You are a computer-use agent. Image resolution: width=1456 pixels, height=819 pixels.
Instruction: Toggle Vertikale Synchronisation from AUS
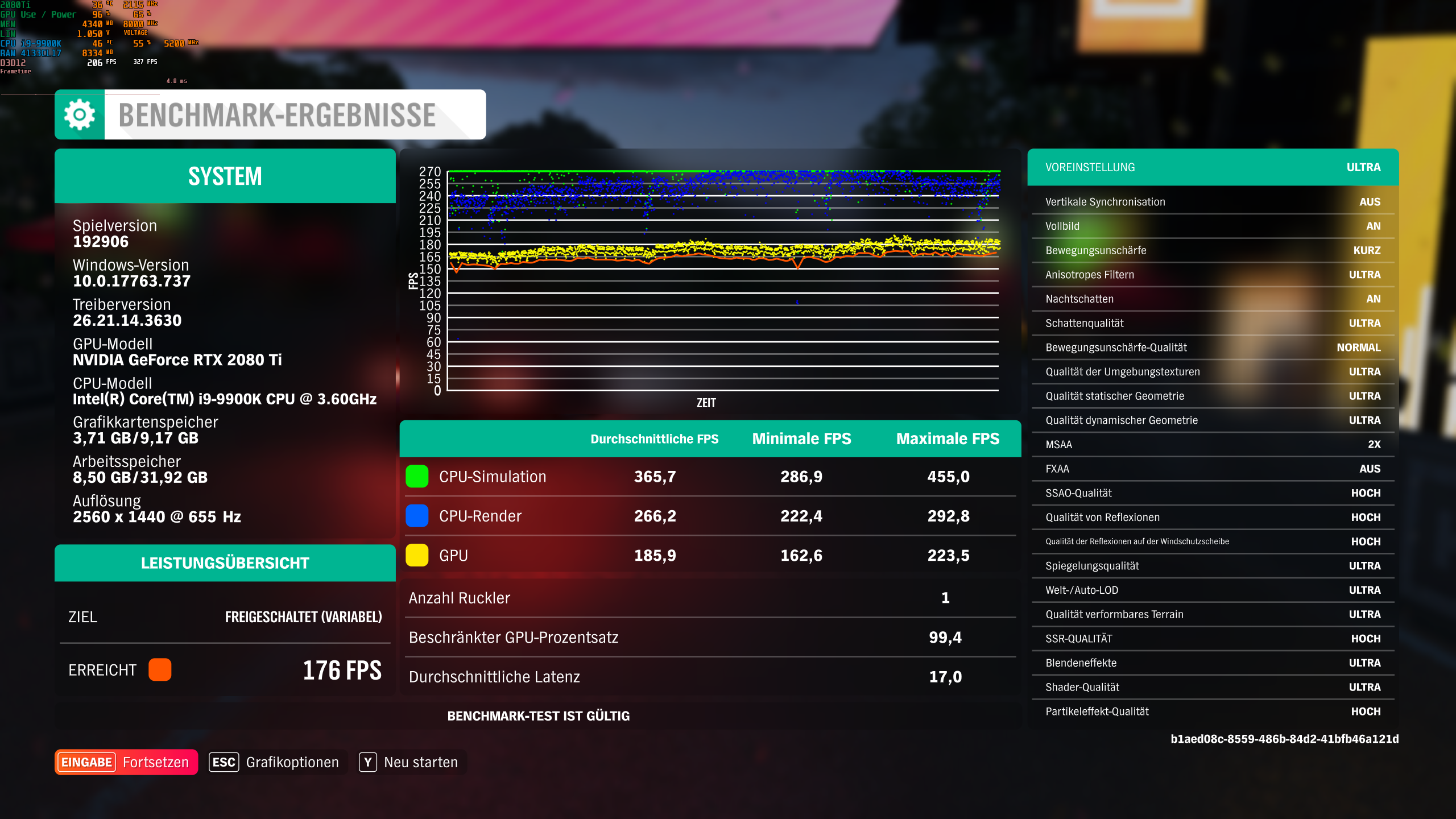point(1211,201)
